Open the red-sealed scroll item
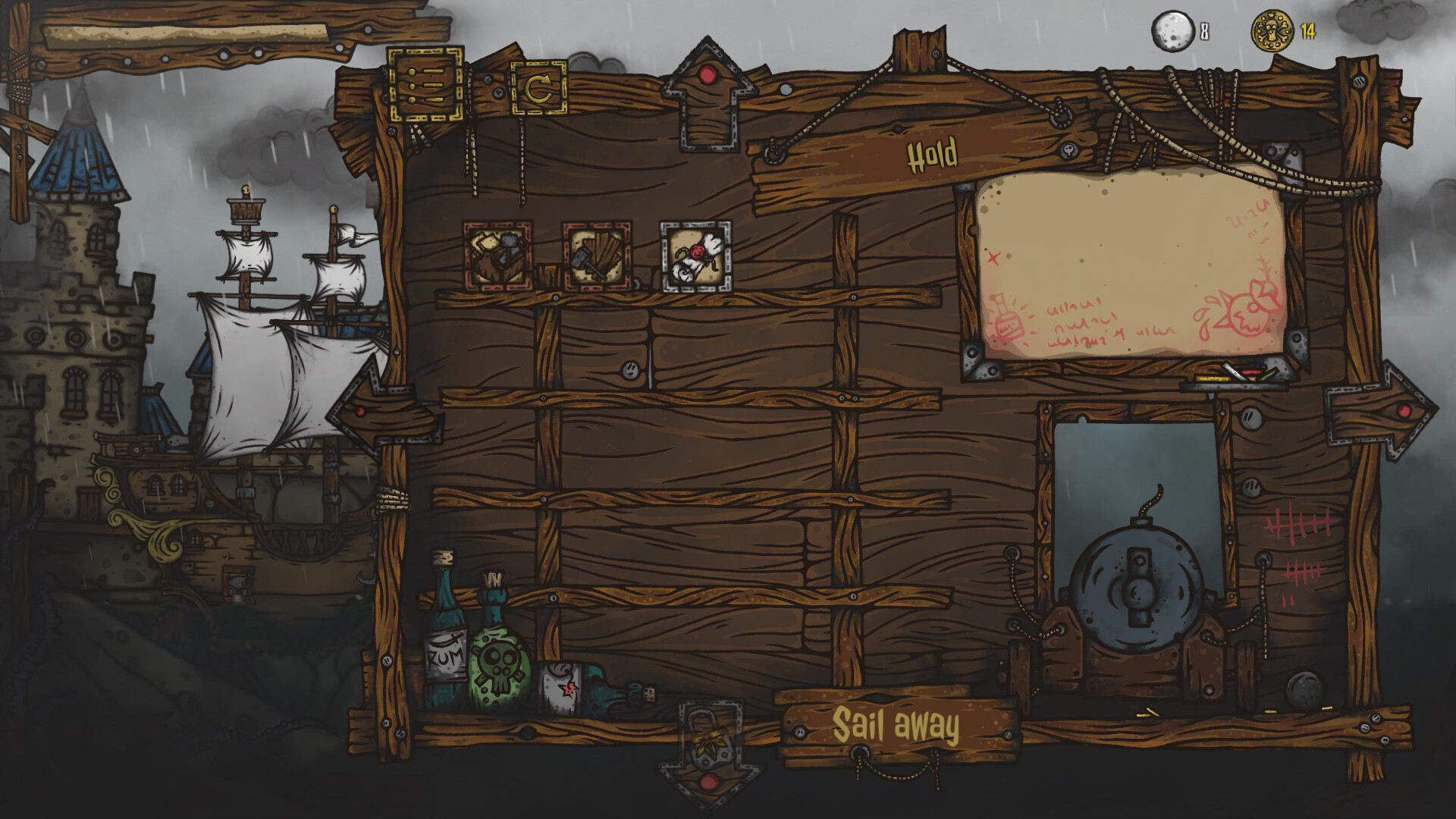The height and width of the screenshot is (819, 1456). click(x=695, y=258)
